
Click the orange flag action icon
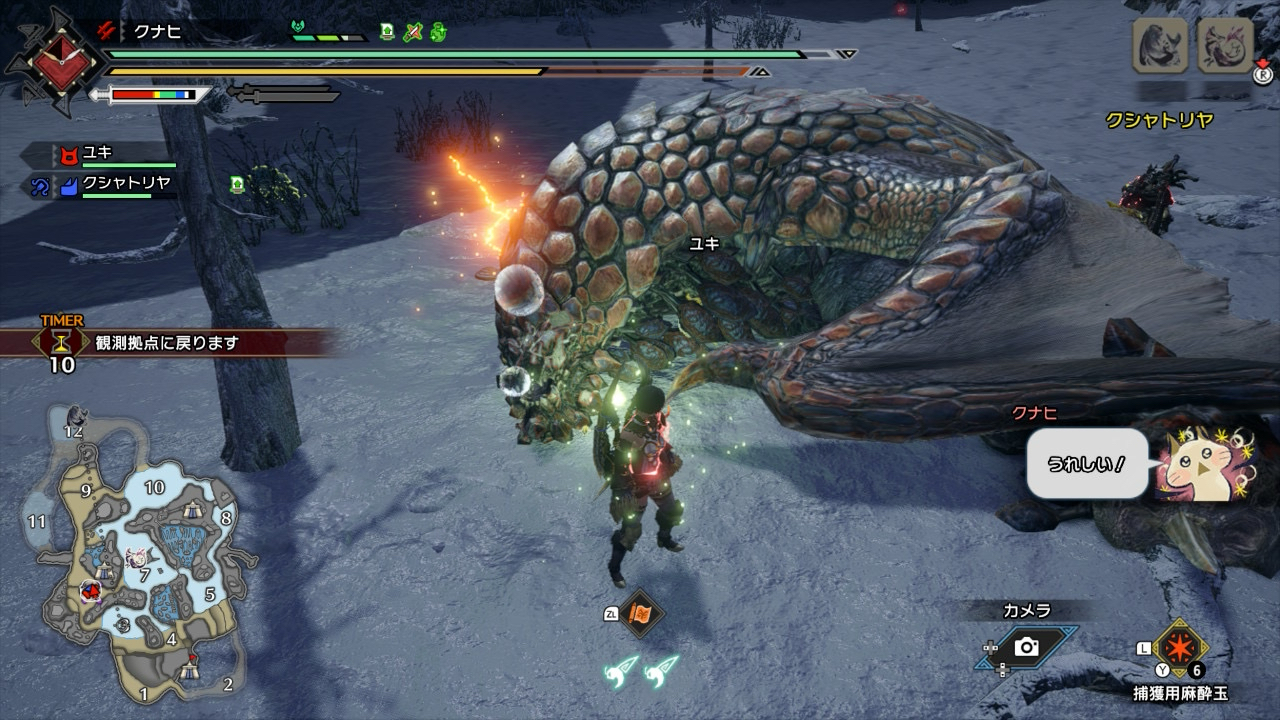tap(641, 614)
